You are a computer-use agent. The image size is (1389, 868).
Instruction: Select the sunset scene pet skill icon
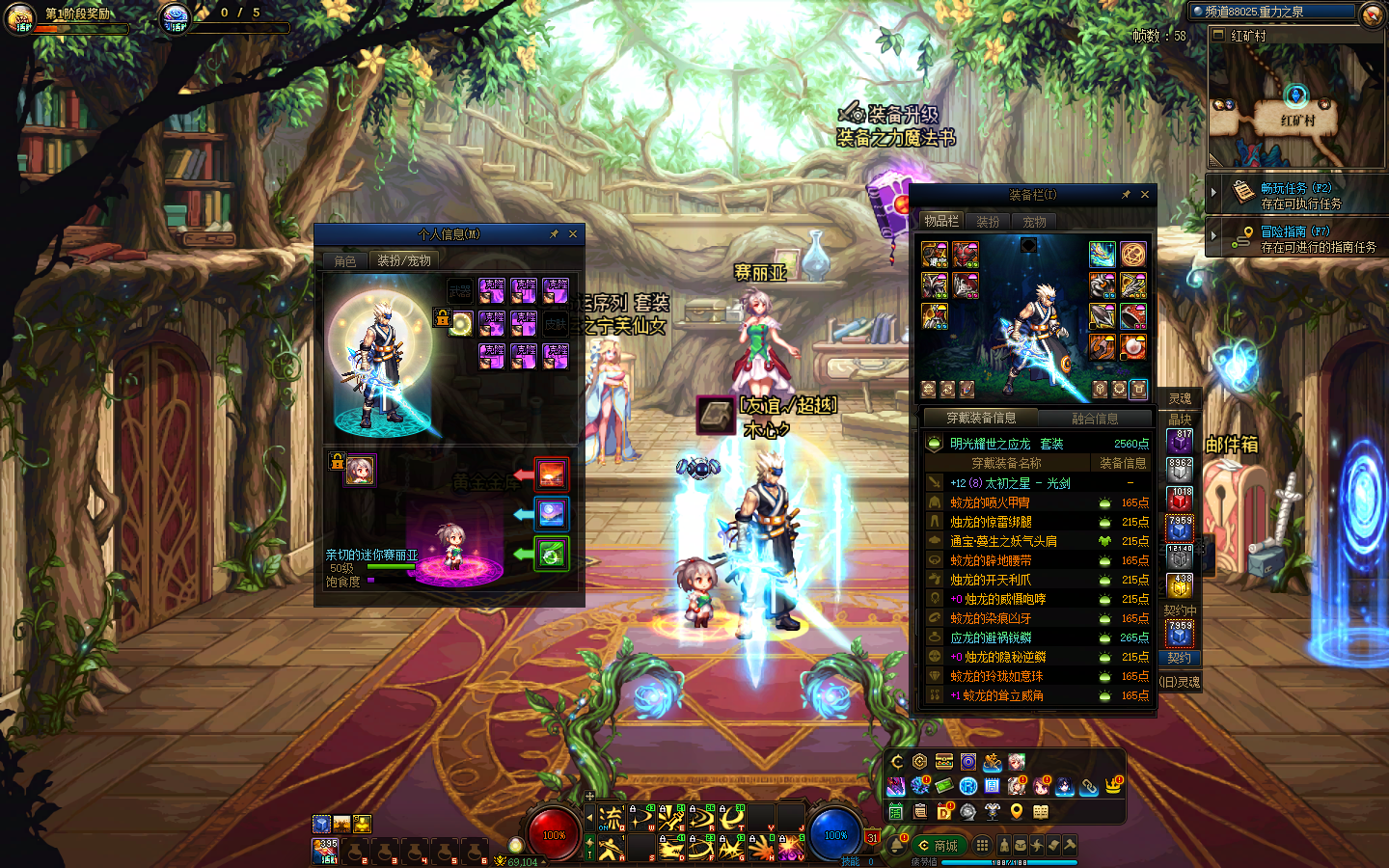click(552, 474)
